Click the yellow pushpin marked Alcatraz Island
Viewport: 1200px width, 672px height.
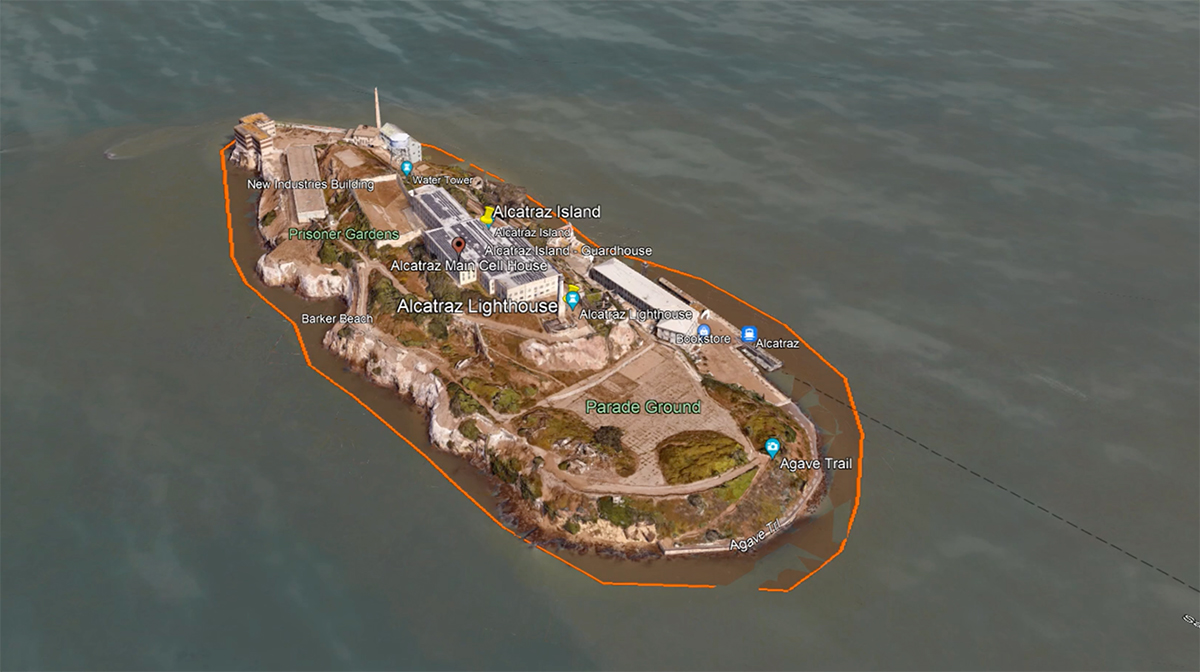(488, 215)
